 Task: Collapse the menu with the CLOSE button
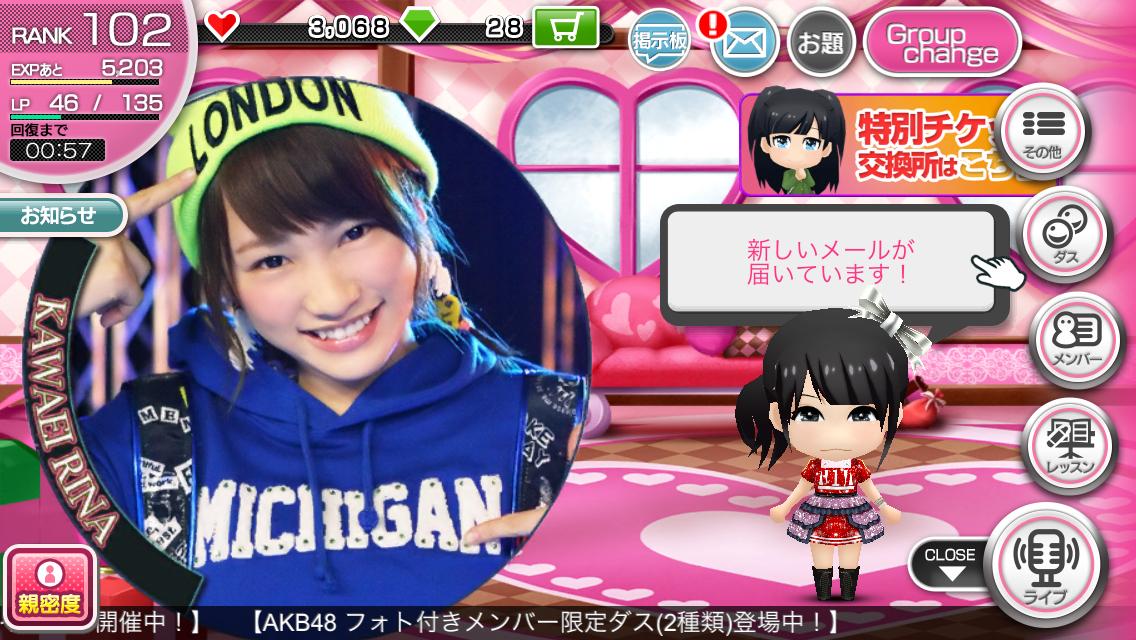[x=949, y=564]
